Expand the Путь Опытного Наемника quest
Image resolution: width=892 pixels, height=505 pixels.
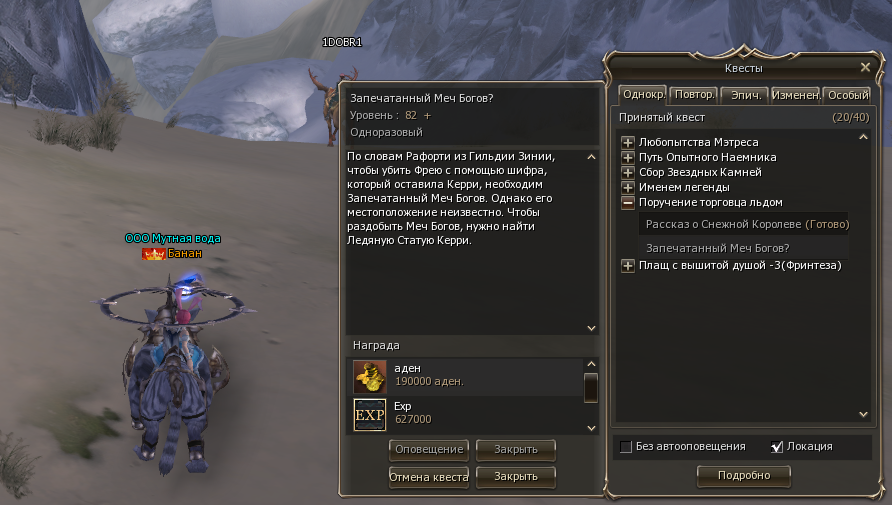pyautogui.click(x=628, y=158)
